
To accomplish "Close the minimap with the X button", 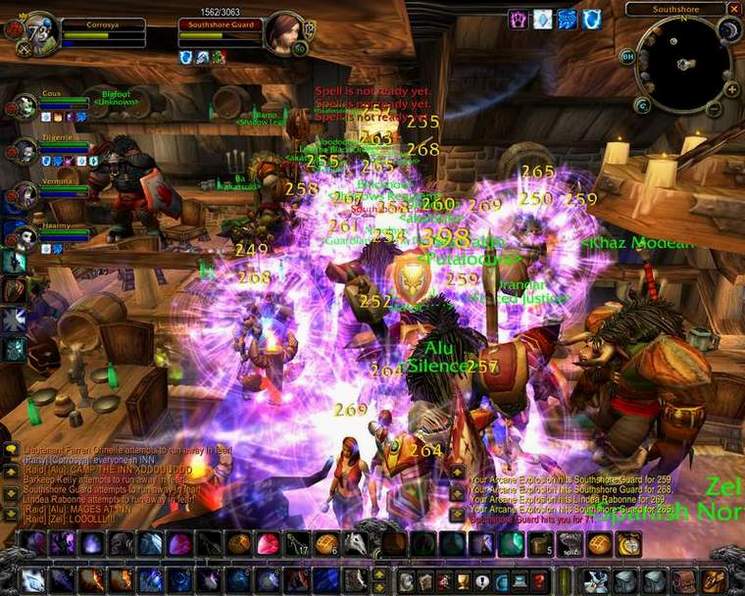I will click(733, 9).
